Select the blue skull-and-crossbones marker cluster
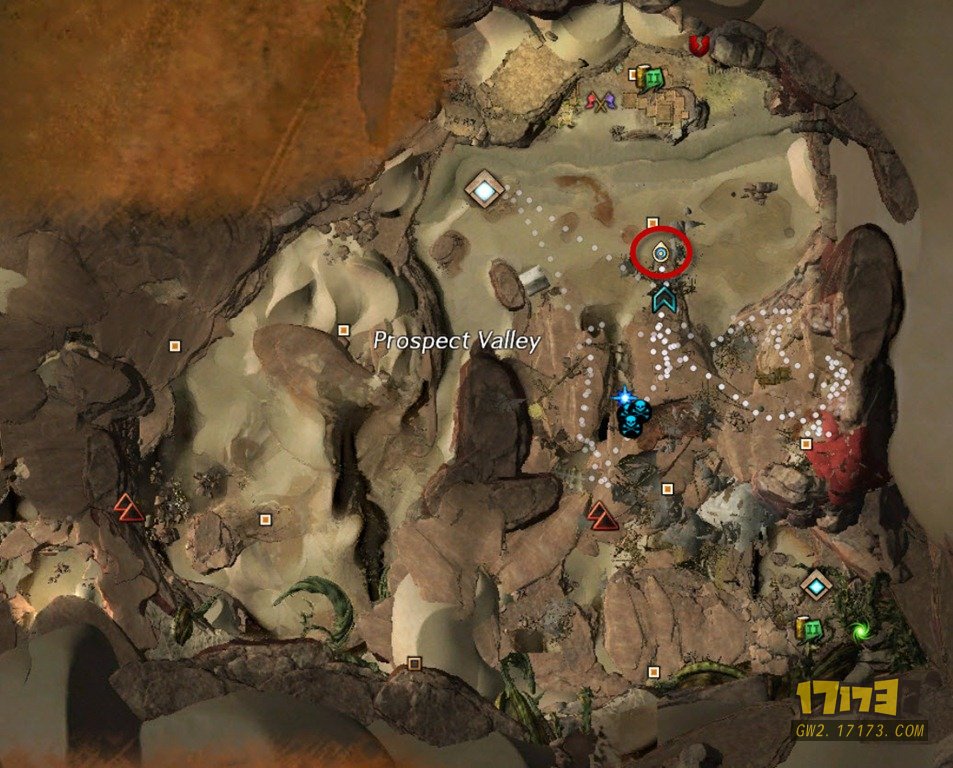 [634, 418]
